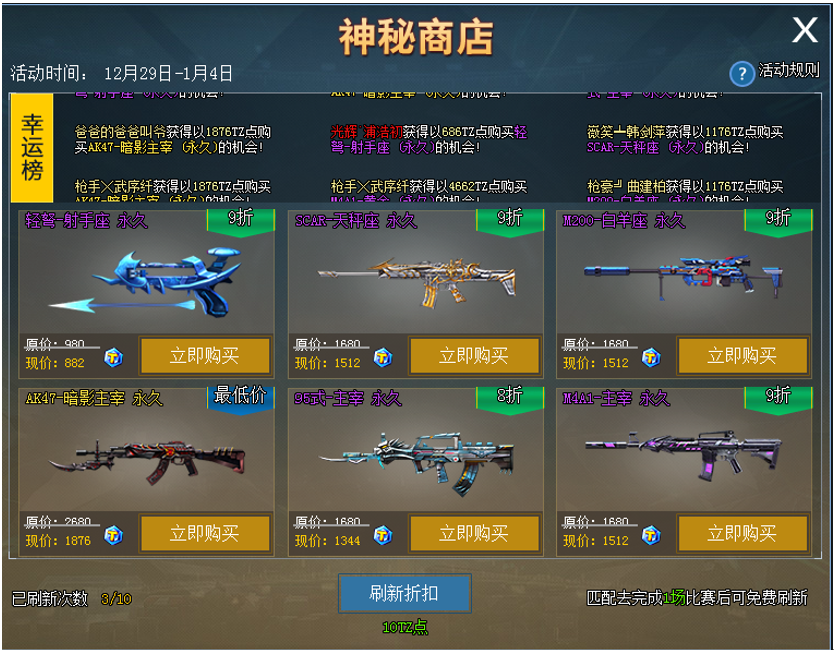Screen dimensions: 834x650
Task: Buy the M4A1-主宰 rifle now
Action: [742, 534]
